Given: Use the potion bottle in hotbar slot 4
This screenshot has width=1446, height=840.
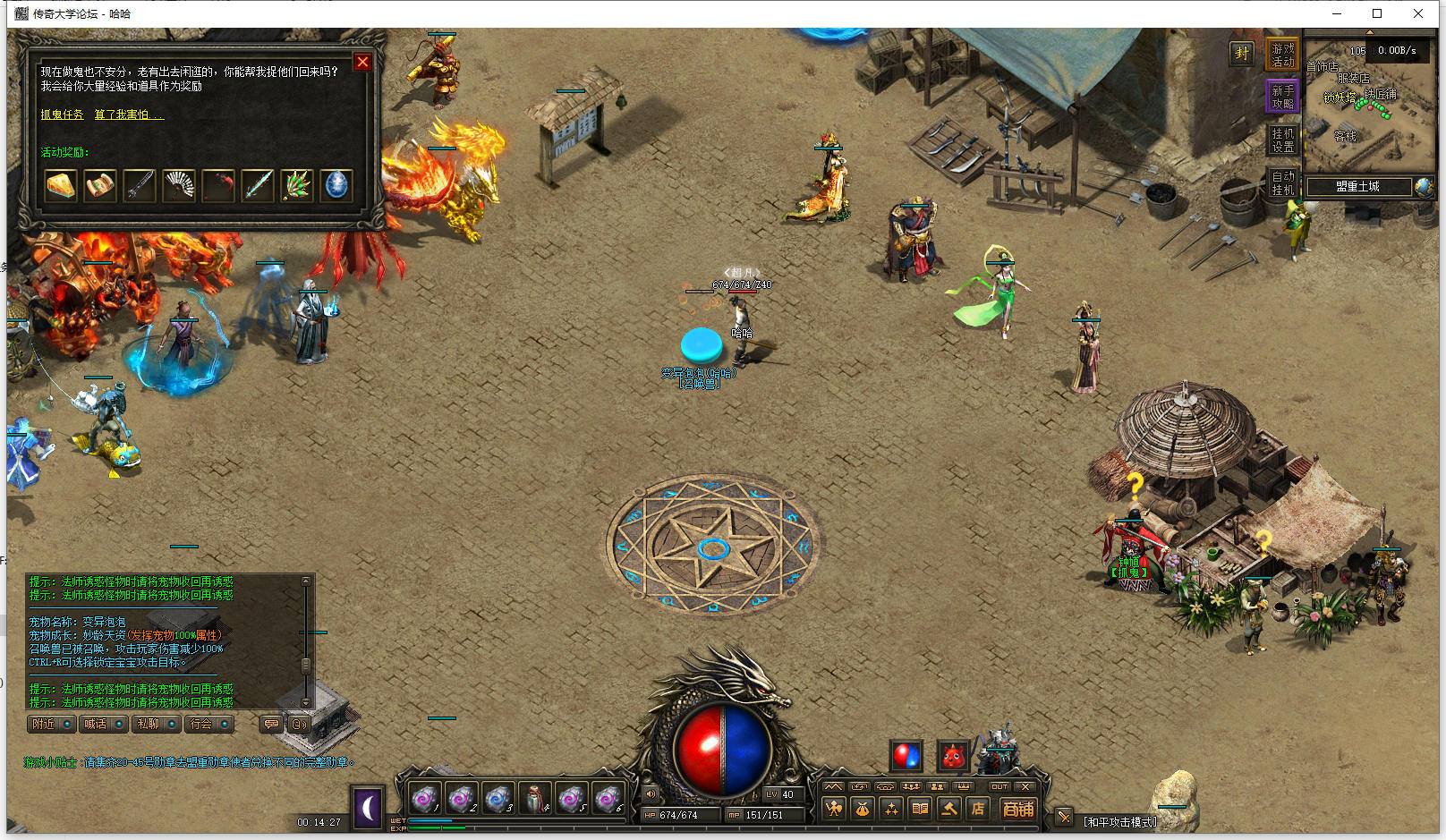Looking at the screenshot, I should tap(534, 797).
